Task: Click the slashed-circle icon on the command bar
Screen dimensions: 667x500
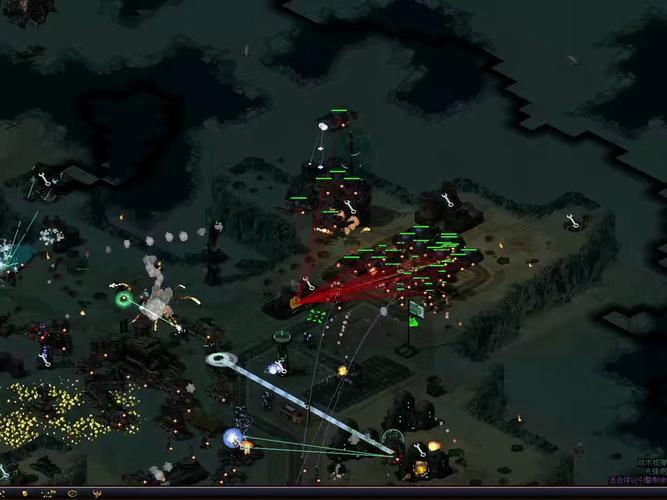Action: click(73, 493)
